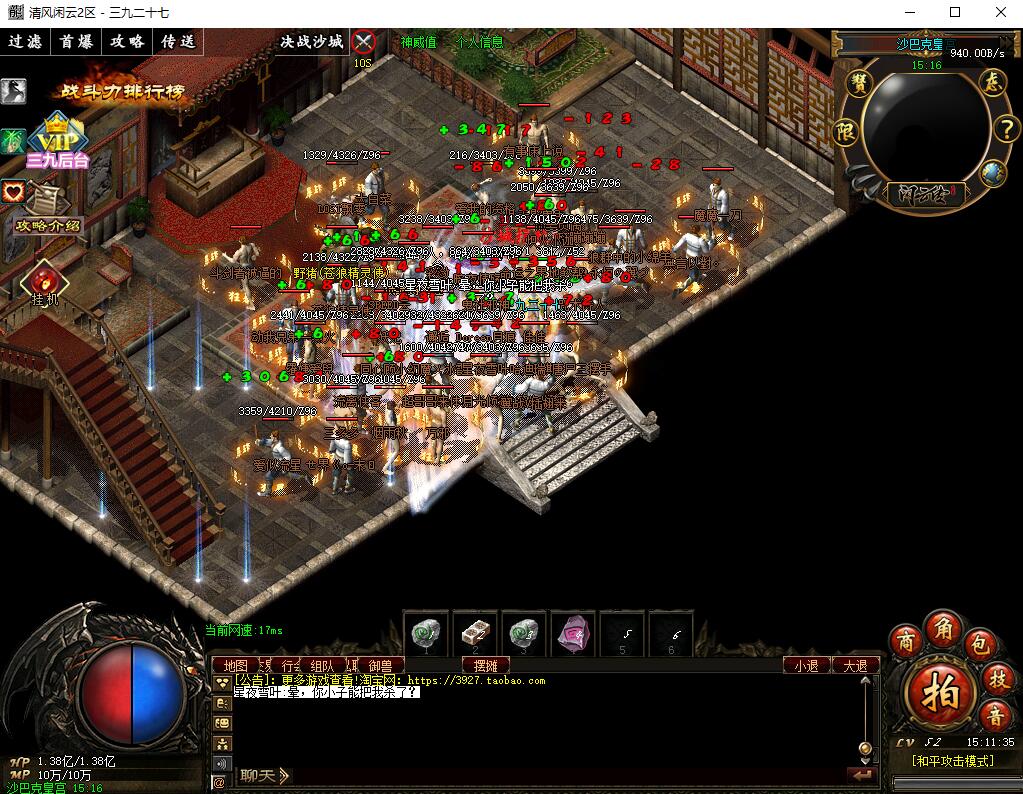The height and width of the screenshot is (794, 1023).
Task: Click the 决战沙城 siege button
Action: [312, 42]
